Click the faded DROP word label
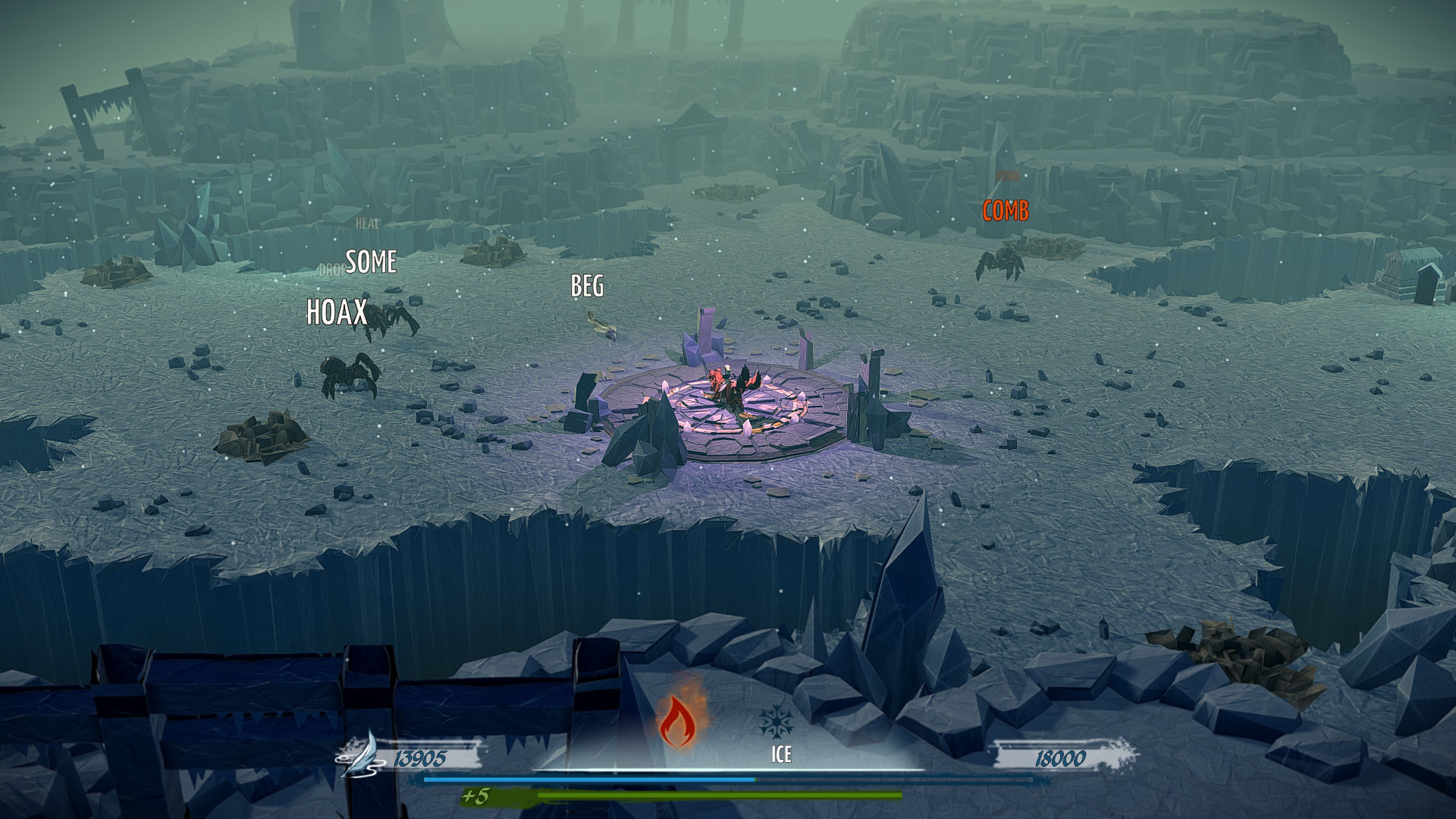The height and width of the screenshot is (819, 1456). 332,268
